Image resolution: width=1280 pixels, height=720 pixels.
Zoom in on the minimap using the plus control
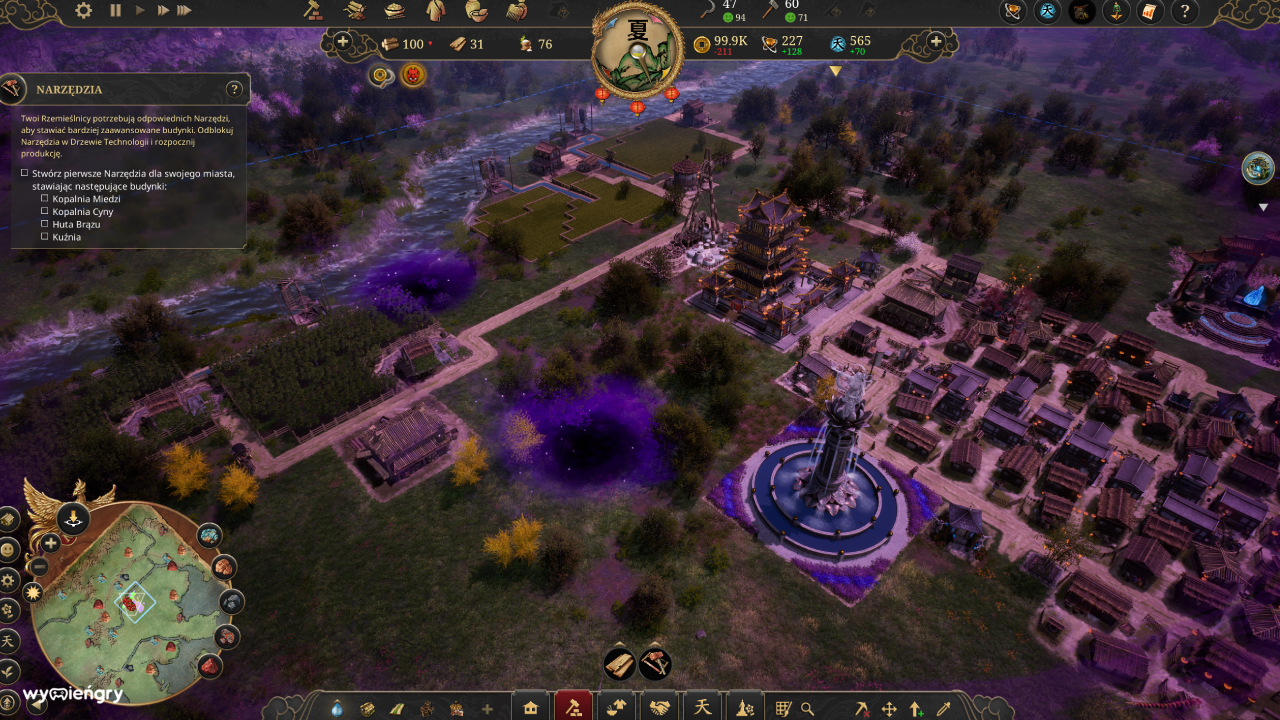pyautogui.click(x=49, y=543)
